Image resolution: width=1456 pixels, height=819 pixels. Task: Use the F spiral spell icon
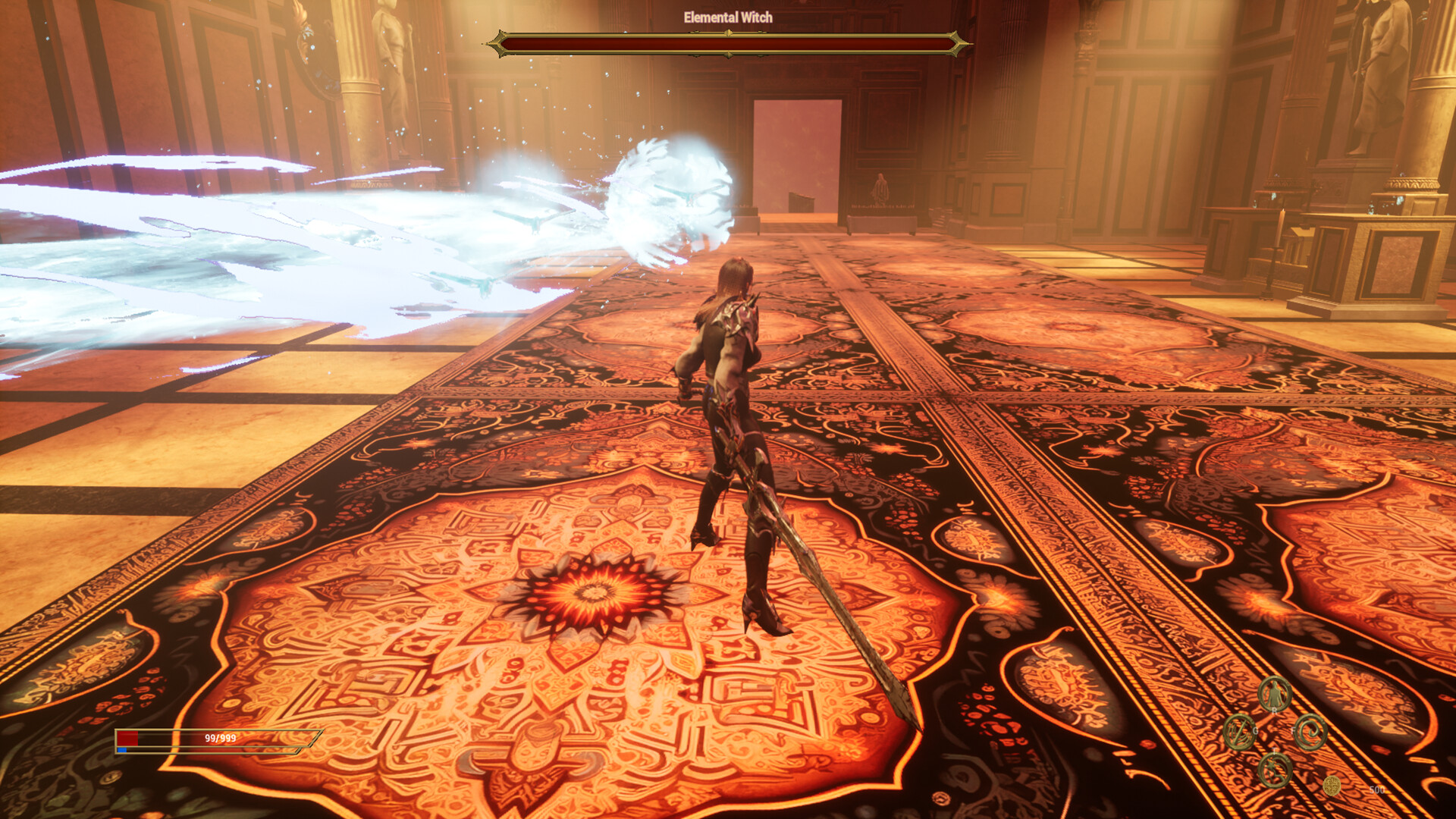(x=1310, y=732)
